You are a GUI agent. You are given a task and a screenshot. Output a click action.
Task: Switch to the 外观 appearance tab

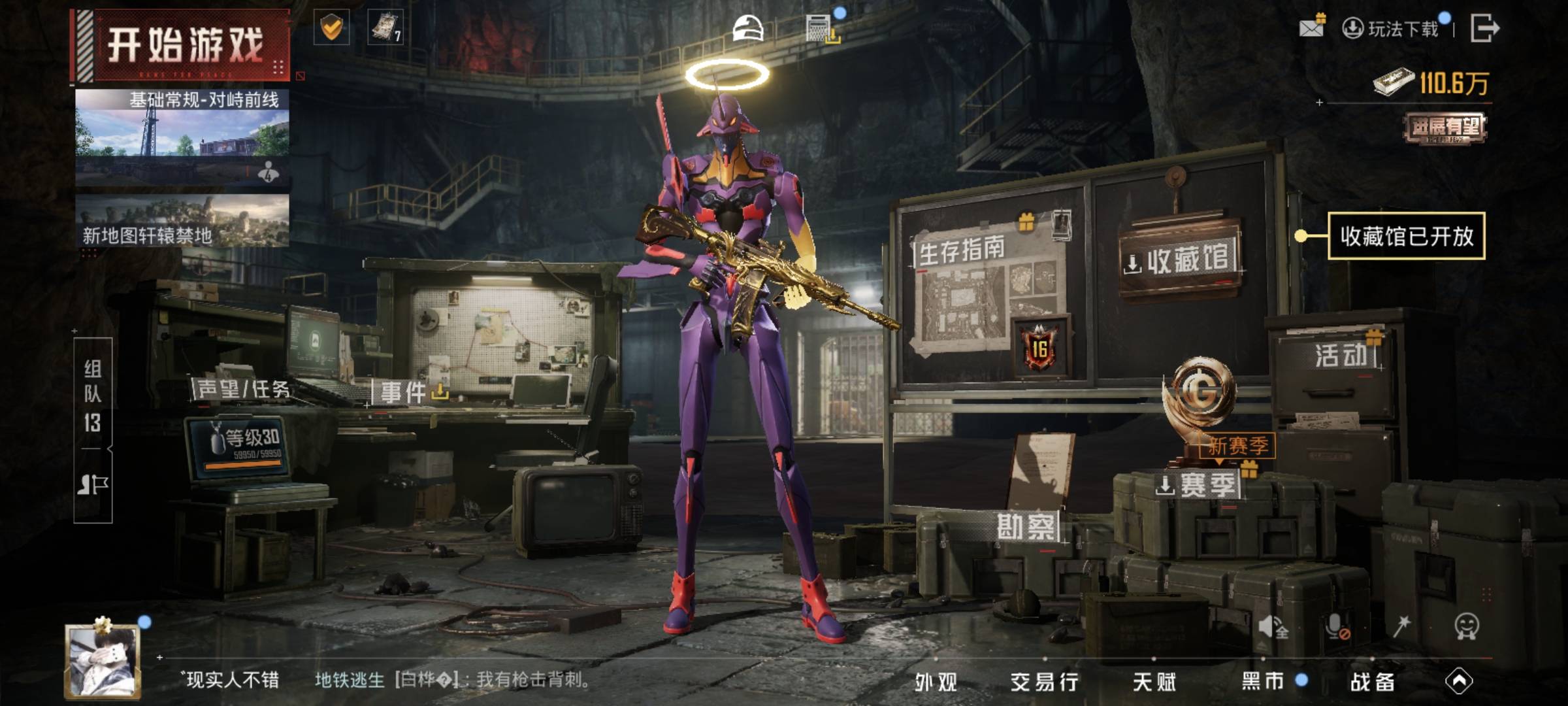pos(936,682)
